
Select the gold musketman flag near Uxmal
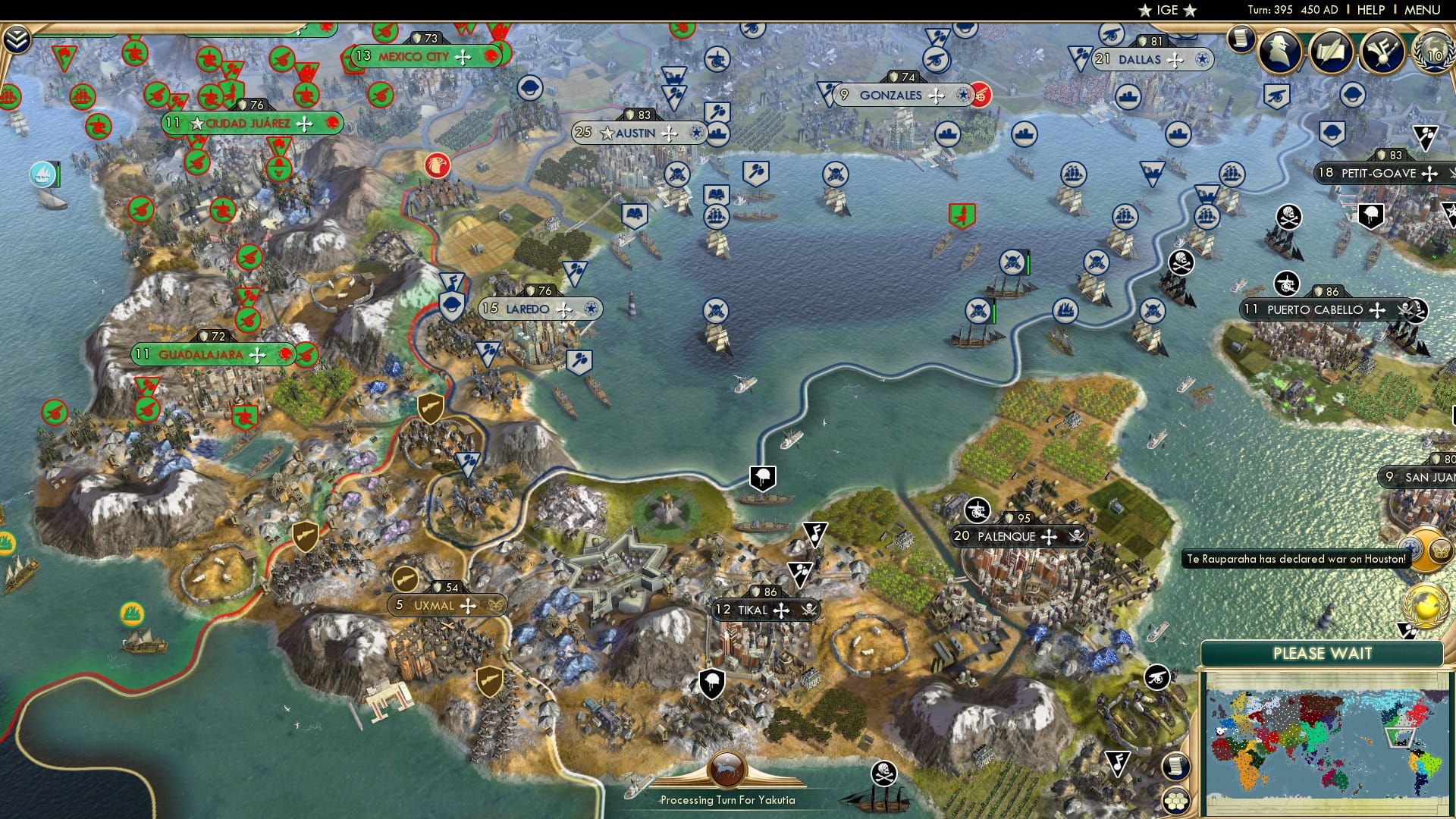[x=406, y=578]
